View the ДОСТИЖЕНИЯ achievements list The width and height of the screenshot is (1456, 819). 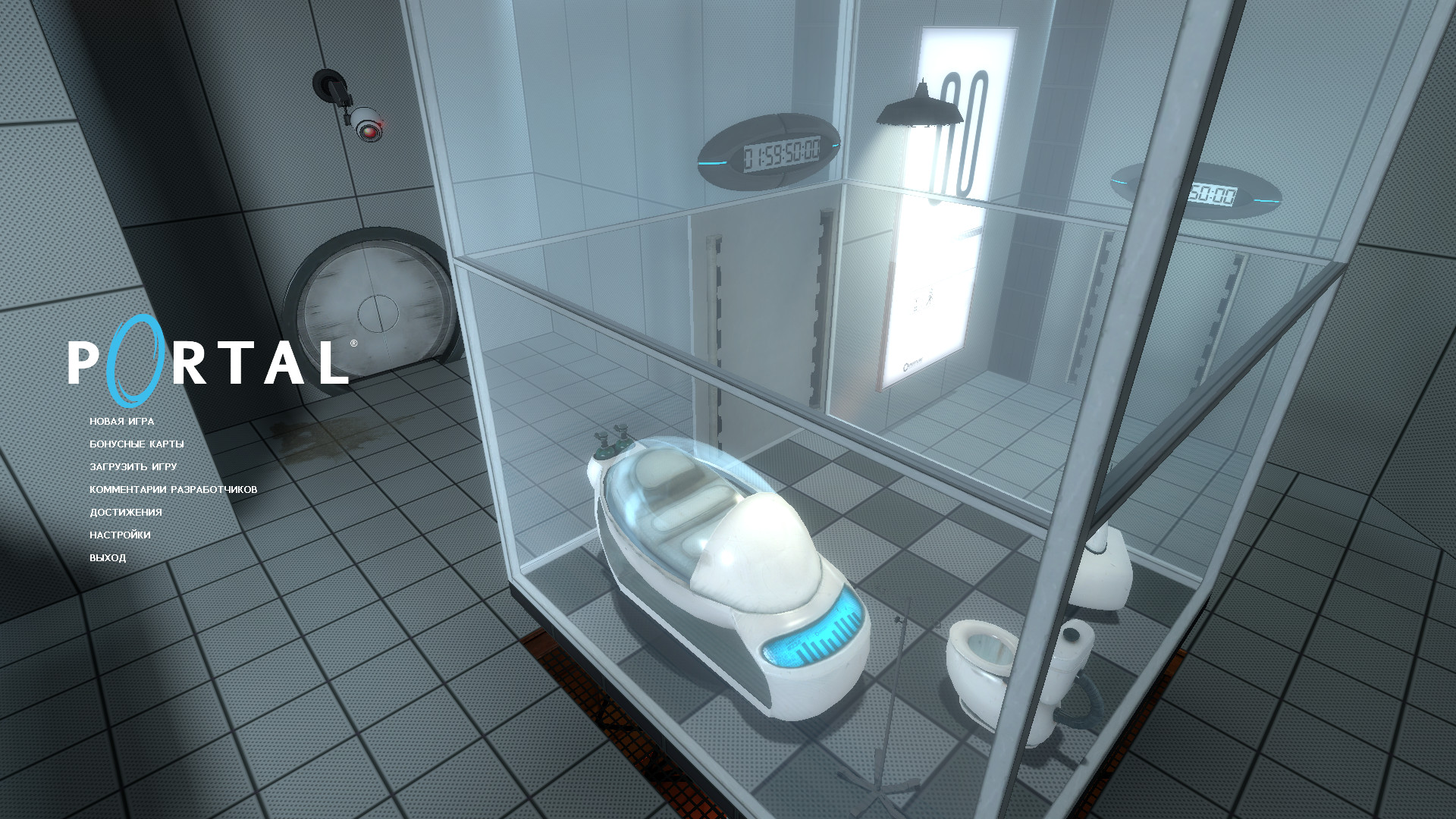[x=126, y=512]
